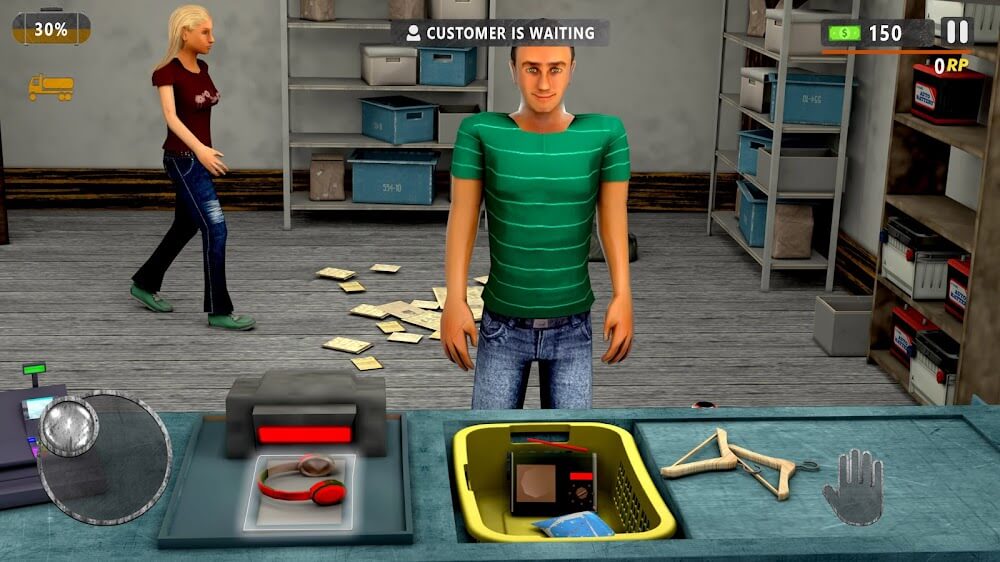The height and width of the screenshot is (562, 1000).
Task: Select the highlighted red headphones
Action: pyautogui.click(x=301, y=479)
